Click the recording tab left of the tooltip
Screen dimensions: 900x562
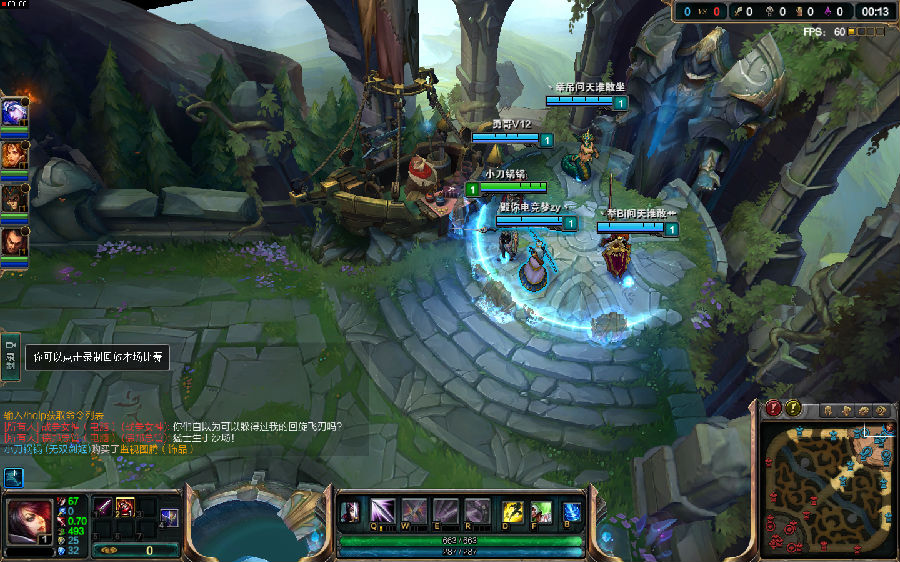pos(12,356)
